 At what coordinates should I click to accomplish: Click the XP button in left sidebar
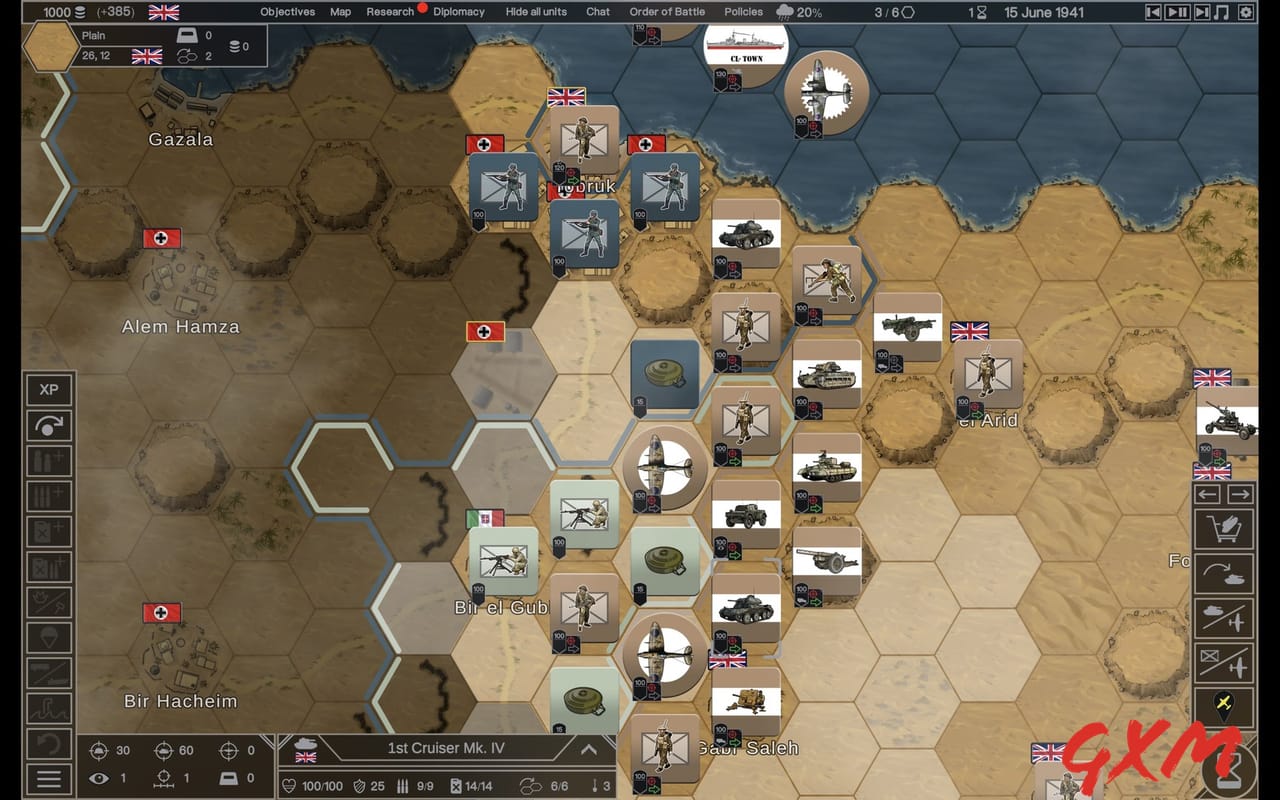[49, 390]
